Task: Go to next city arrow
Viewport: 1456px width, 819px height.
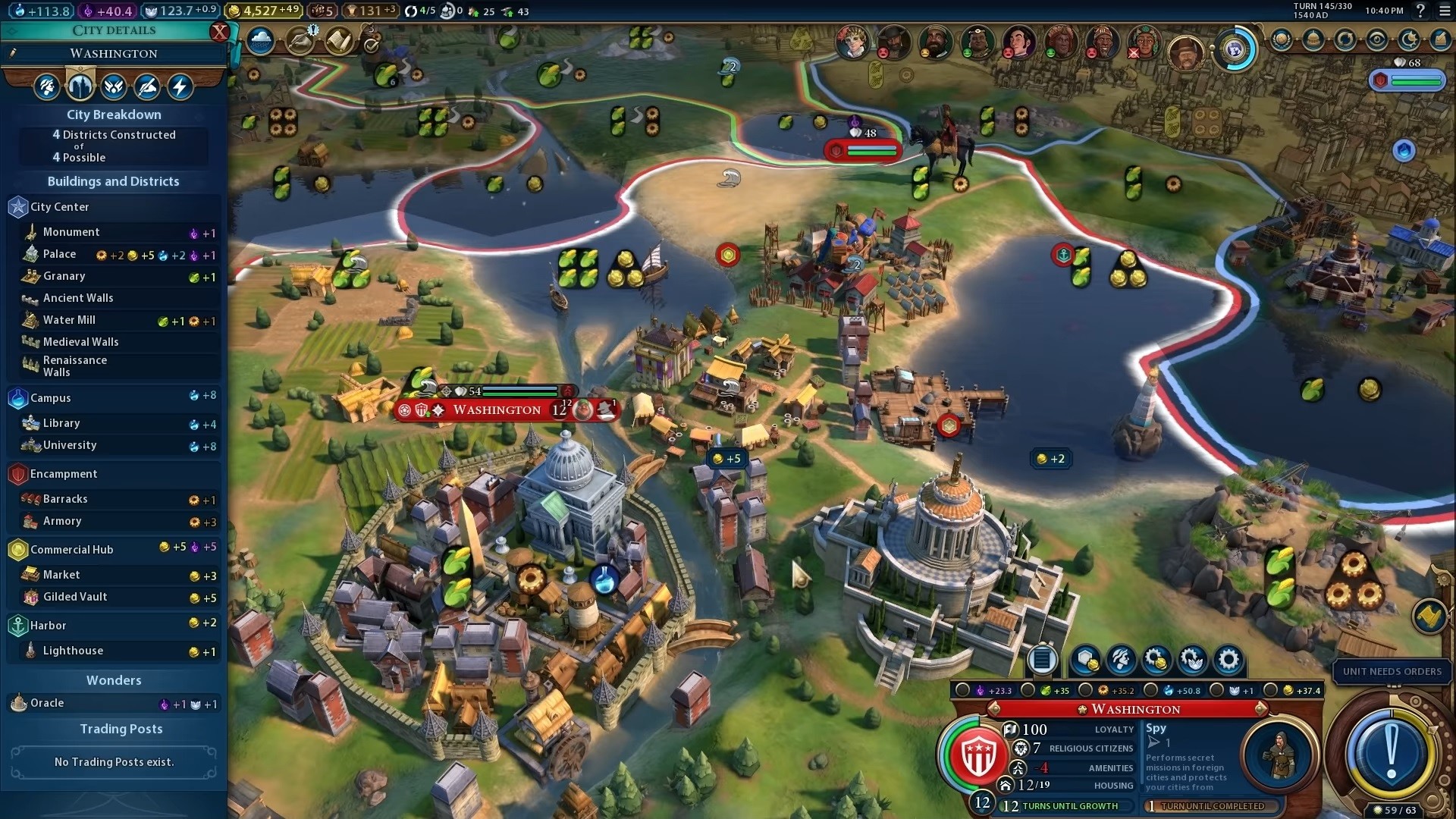Action: click(1260, 709)
